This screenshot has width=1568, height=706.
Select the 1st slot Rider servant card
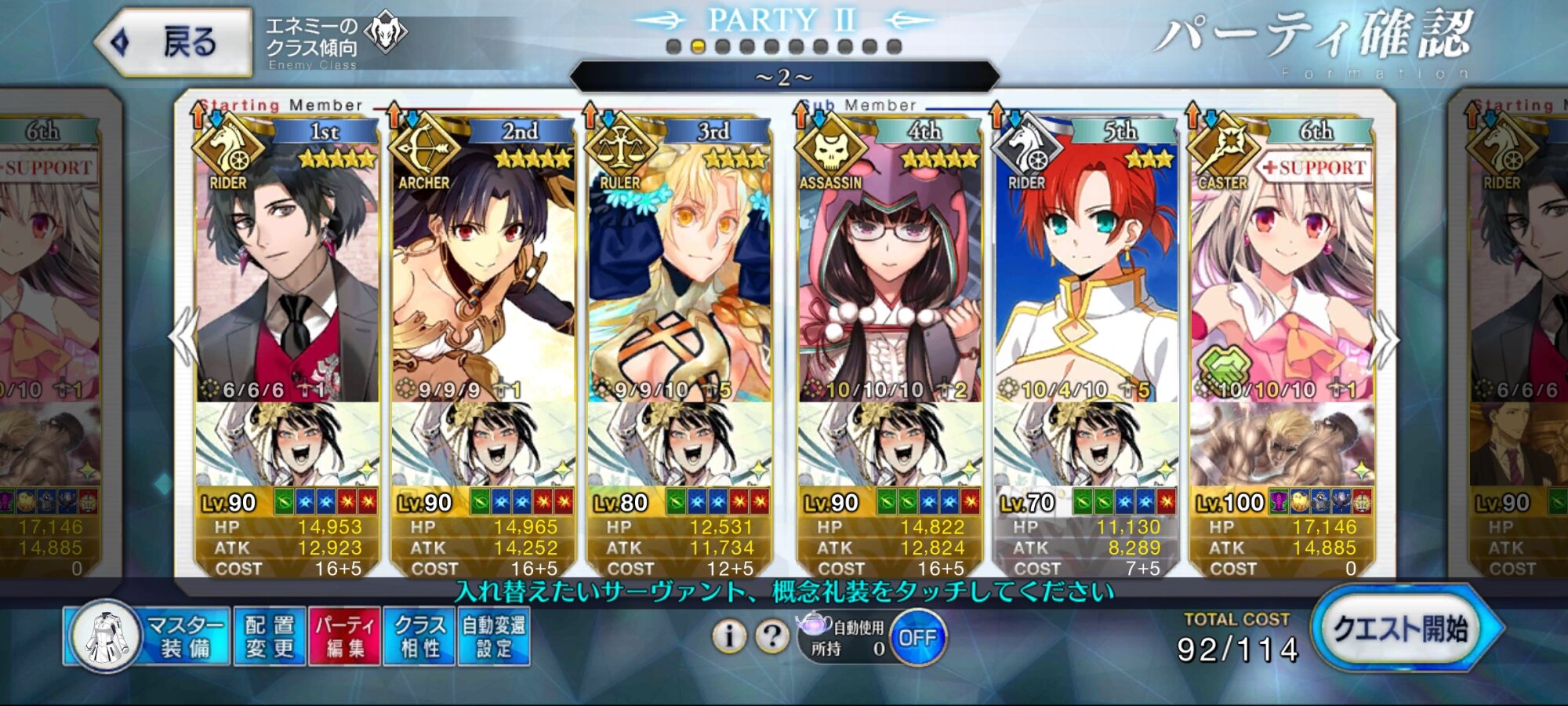click(x=287, y=275)
